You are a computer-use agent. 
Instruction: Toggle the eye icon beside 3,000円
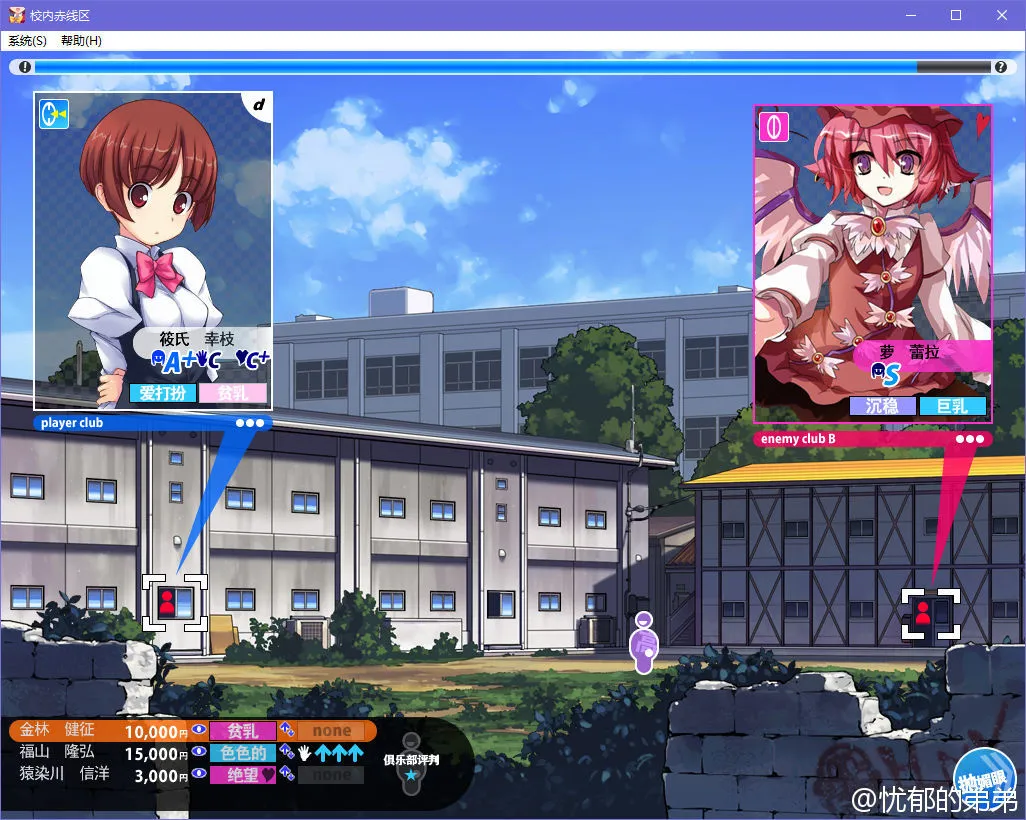pos(198,774)
